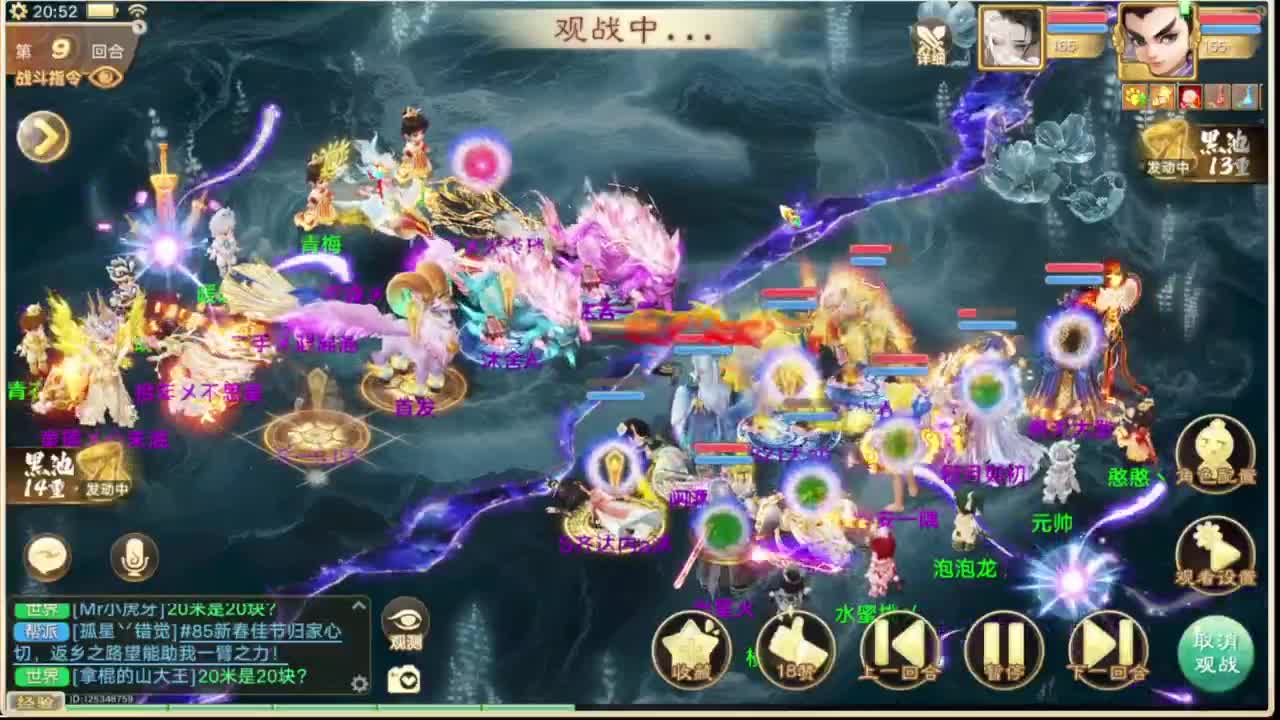This screenshot has width=1280, height=720.
Task: Toggle the 战斗指令 battle-command eye
Action: [x=105, y=78]
